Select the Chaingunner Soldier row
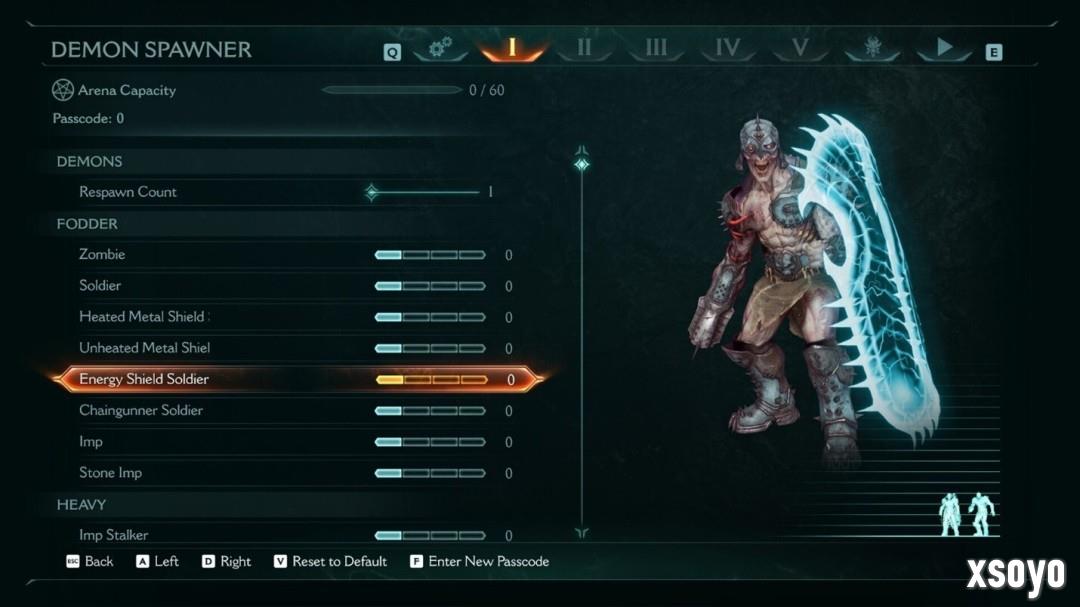This screenshot has width=1080, height=607. click(x=141, y=411)
